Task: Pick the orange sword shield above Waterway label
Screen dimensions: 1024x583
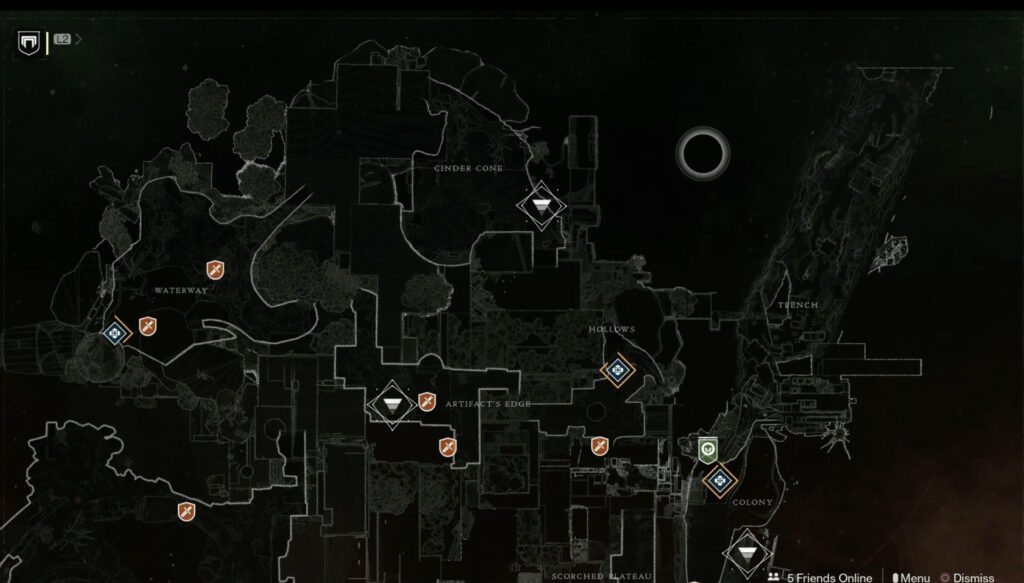Action: pyautogui.click(x=214, y=269)
